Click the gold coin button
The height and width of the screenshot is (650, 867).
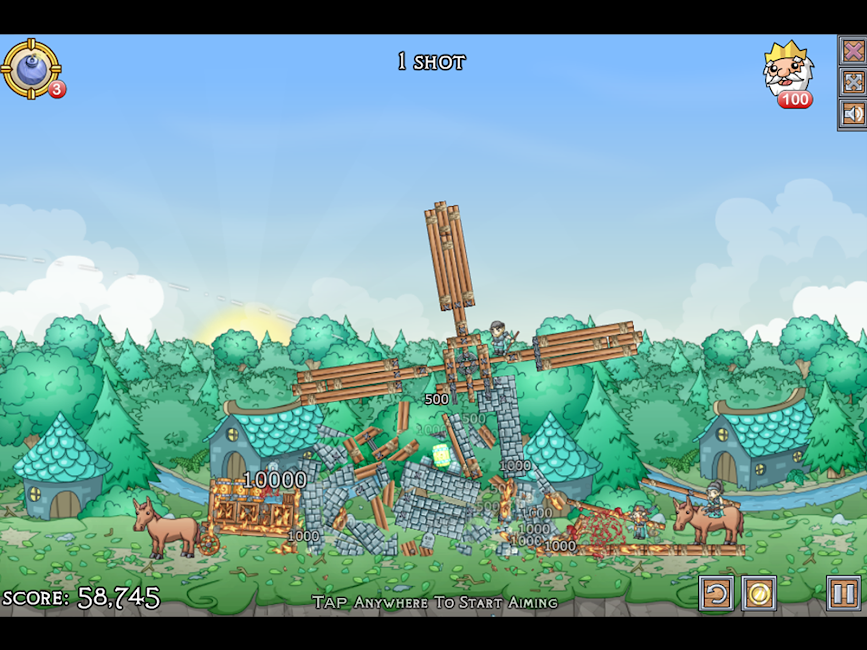[759, 594]
